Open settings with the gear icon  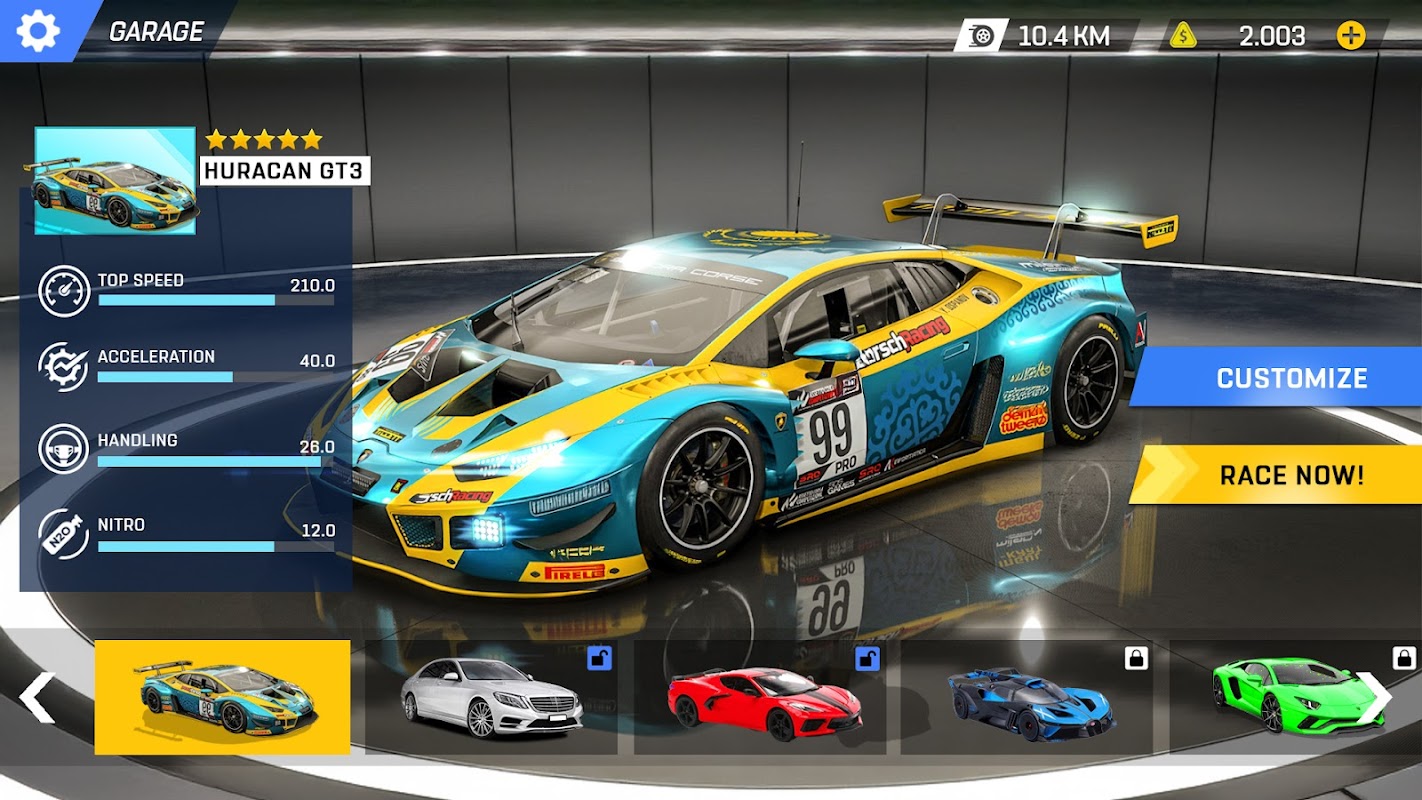pyautogui.click(x=38, y=31)
